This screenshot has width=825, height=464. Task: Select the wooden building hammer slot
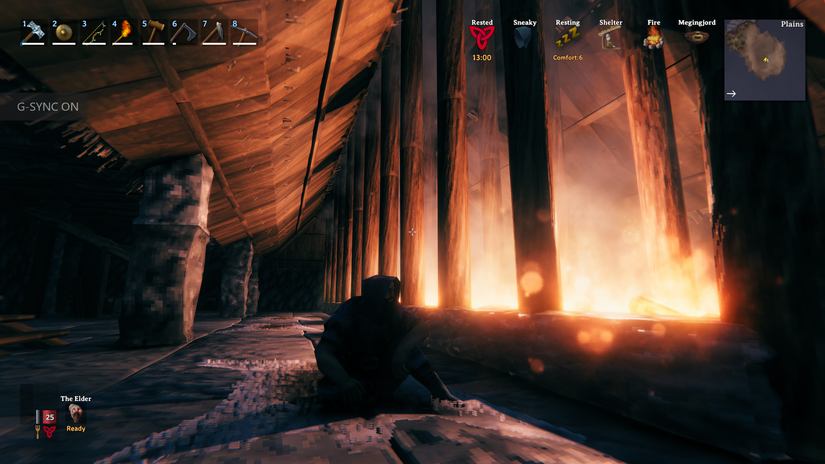tap(154, 33)
